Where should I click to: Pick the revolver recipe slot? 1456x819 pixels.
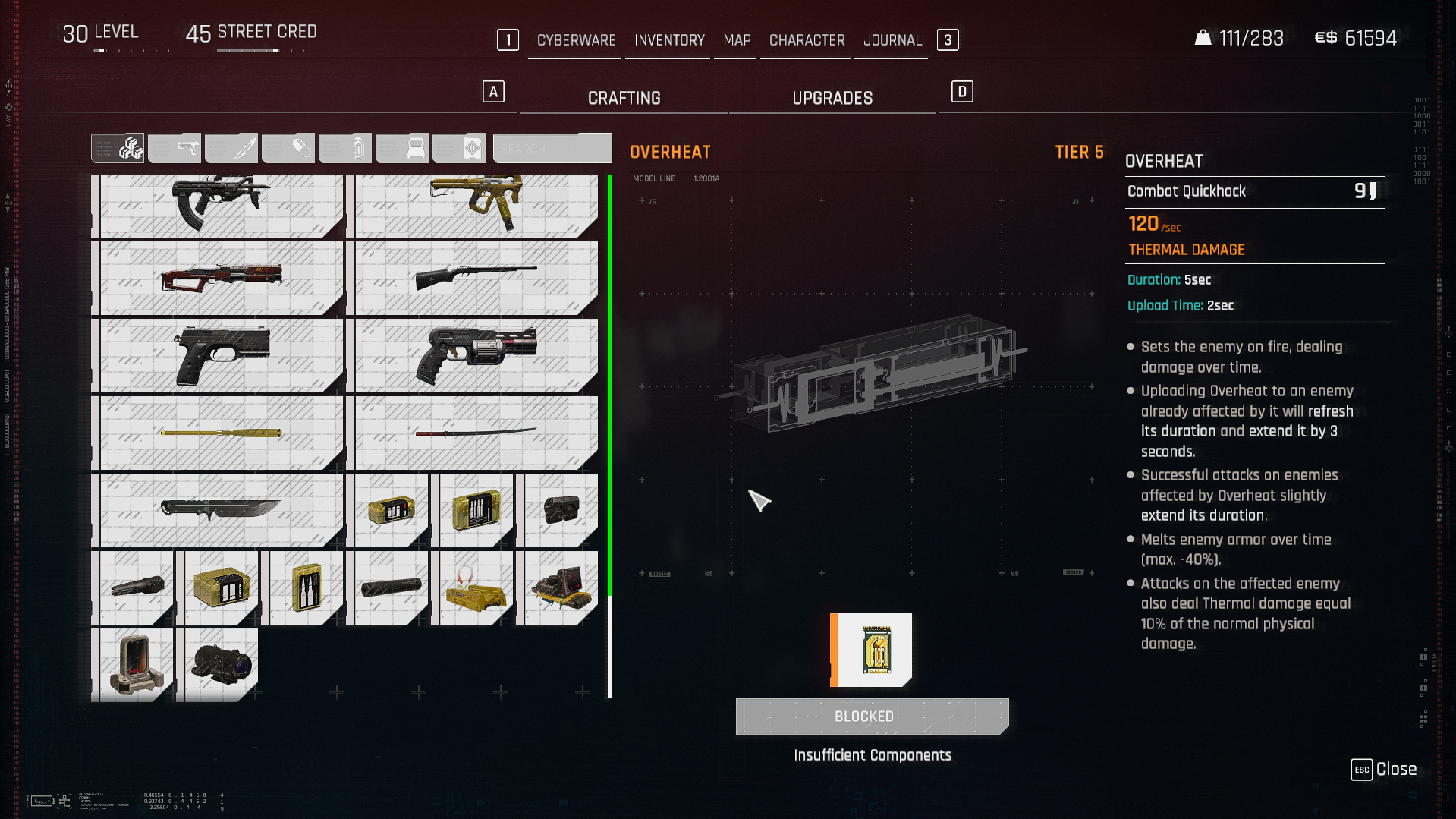tap(473, 355)
